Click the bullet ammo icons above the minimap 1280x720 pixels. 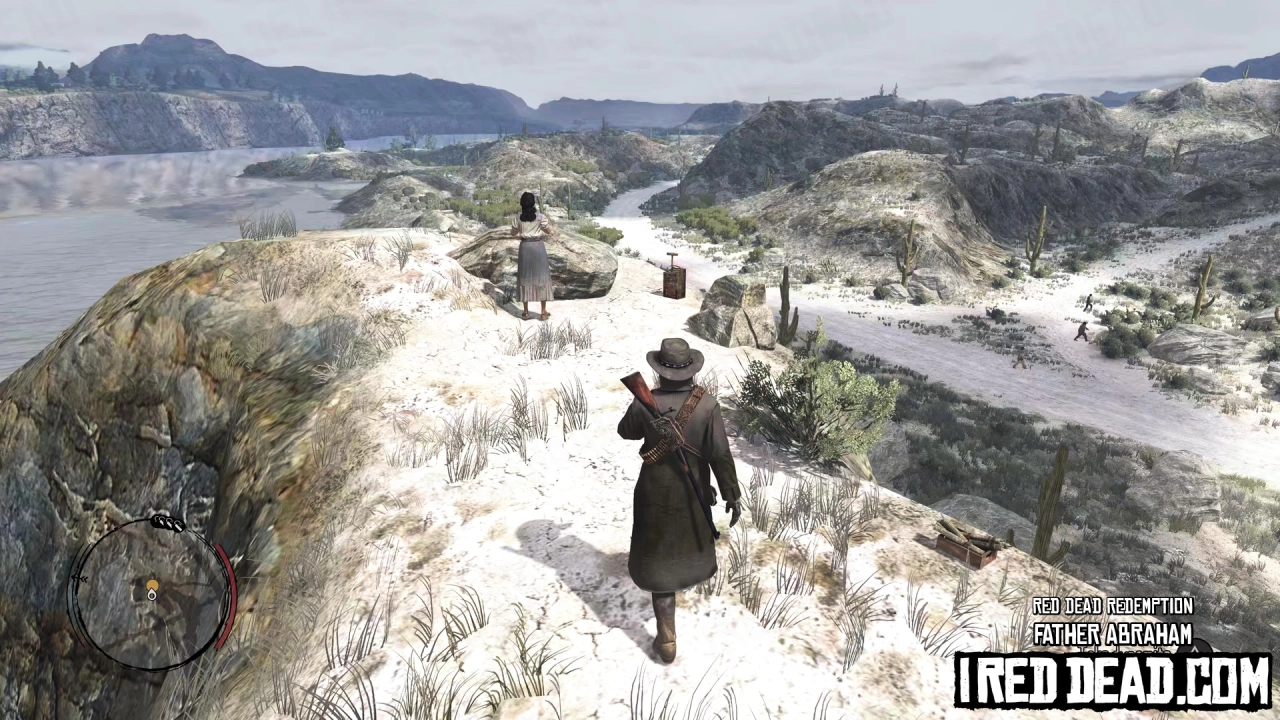(x=166, y=522)
